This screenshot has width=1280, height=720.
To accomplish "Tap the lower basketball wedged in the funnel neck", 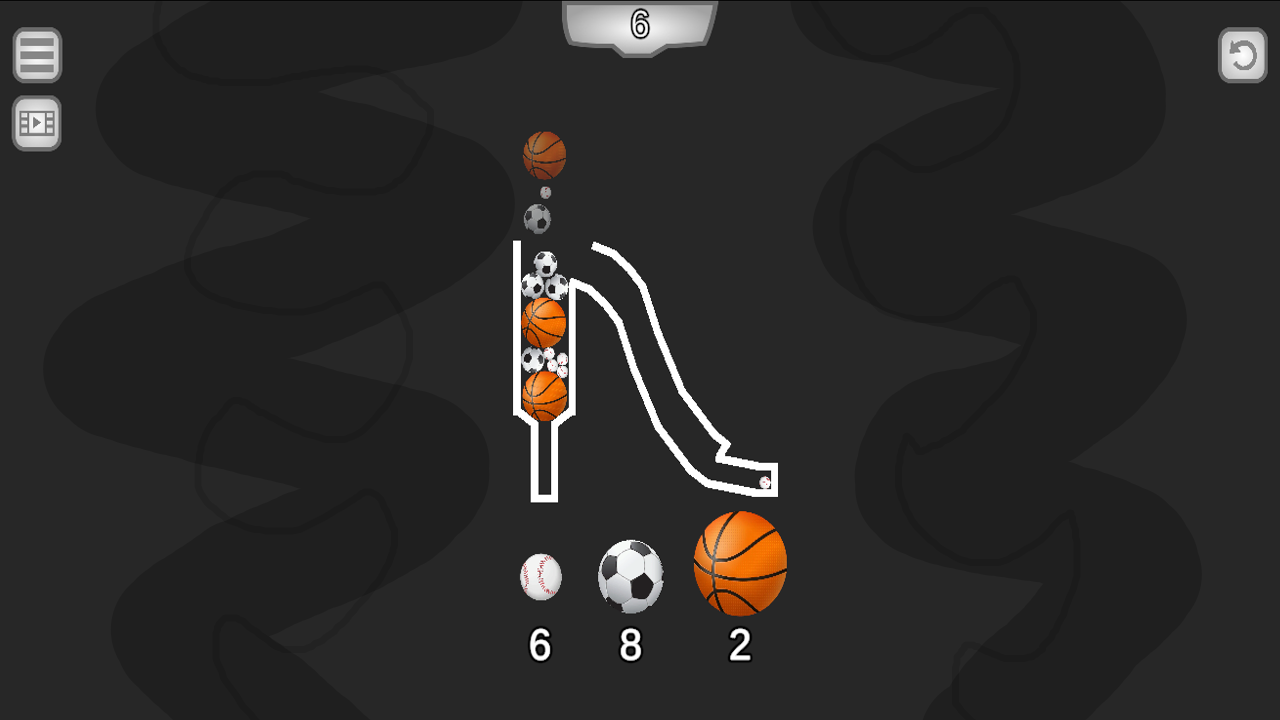I will [546, 392].
